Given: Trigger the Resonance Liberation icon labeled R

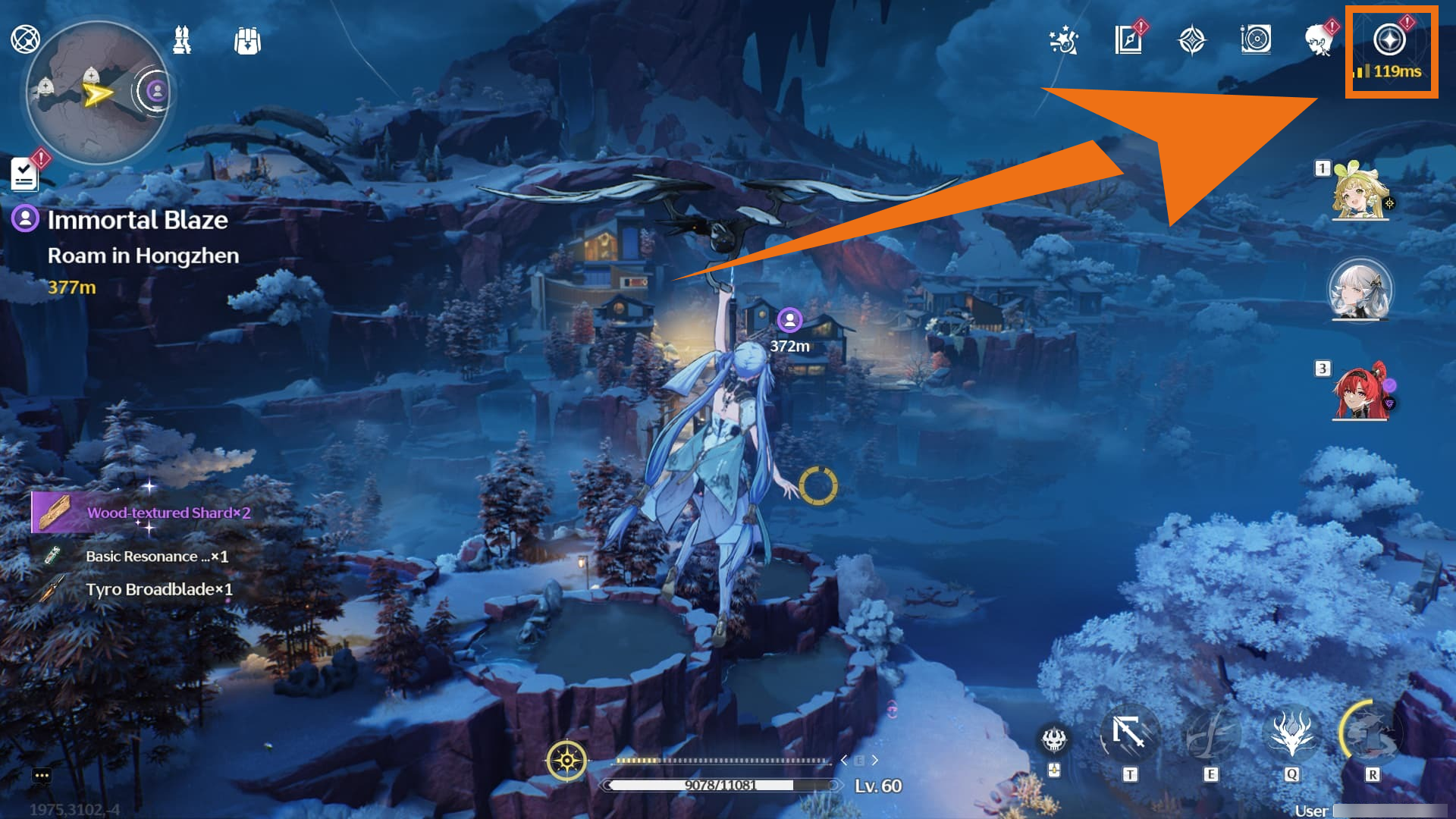Looking at the screenshot, I should pos(1371,735).
